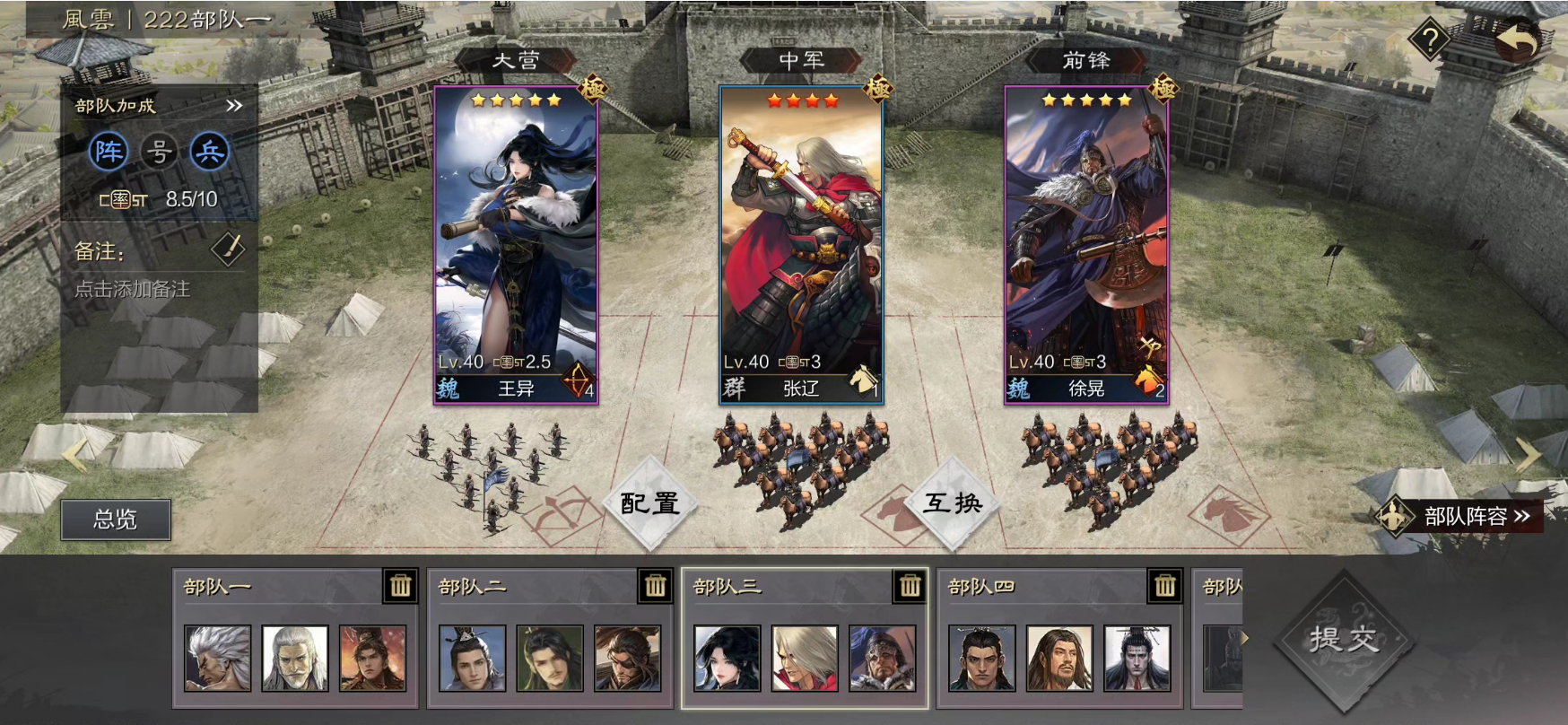Viewport: 1568px width, 725px height.
Task: Click the 互换 swap button
Action: tap(953, 503)
